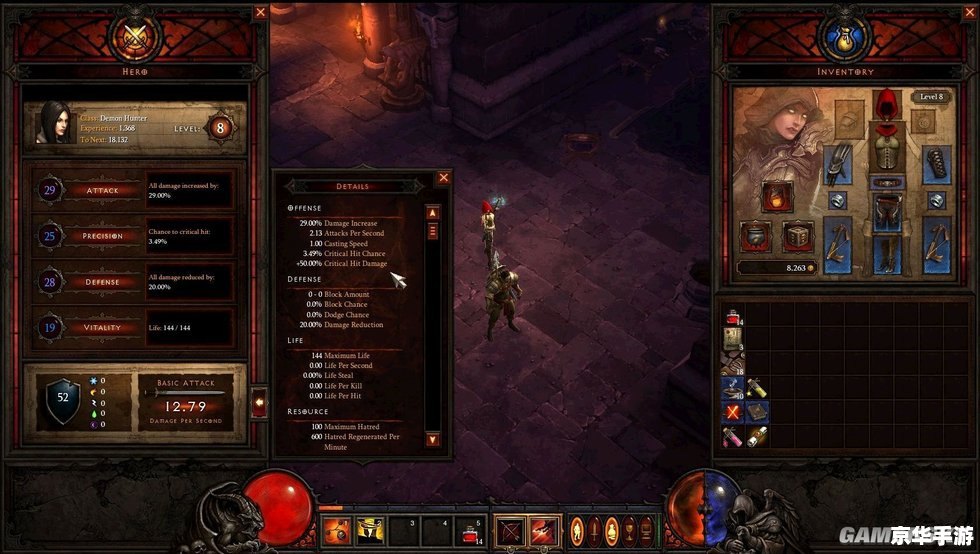
Task: Activate the hatted figure skill slot
Action: [369, 530]
